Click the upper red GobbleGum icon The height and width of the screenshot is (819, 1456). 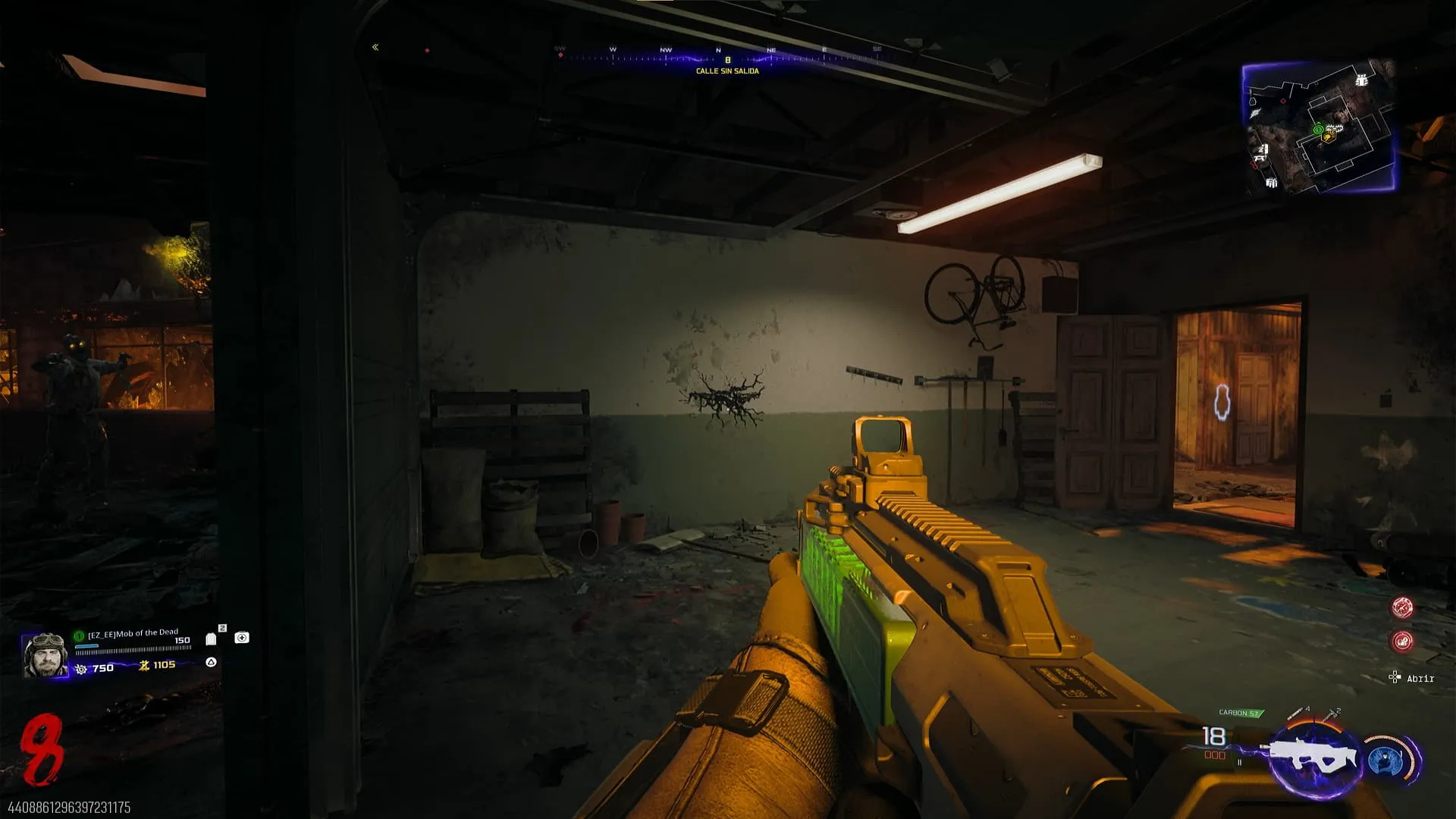(1401, 607)
